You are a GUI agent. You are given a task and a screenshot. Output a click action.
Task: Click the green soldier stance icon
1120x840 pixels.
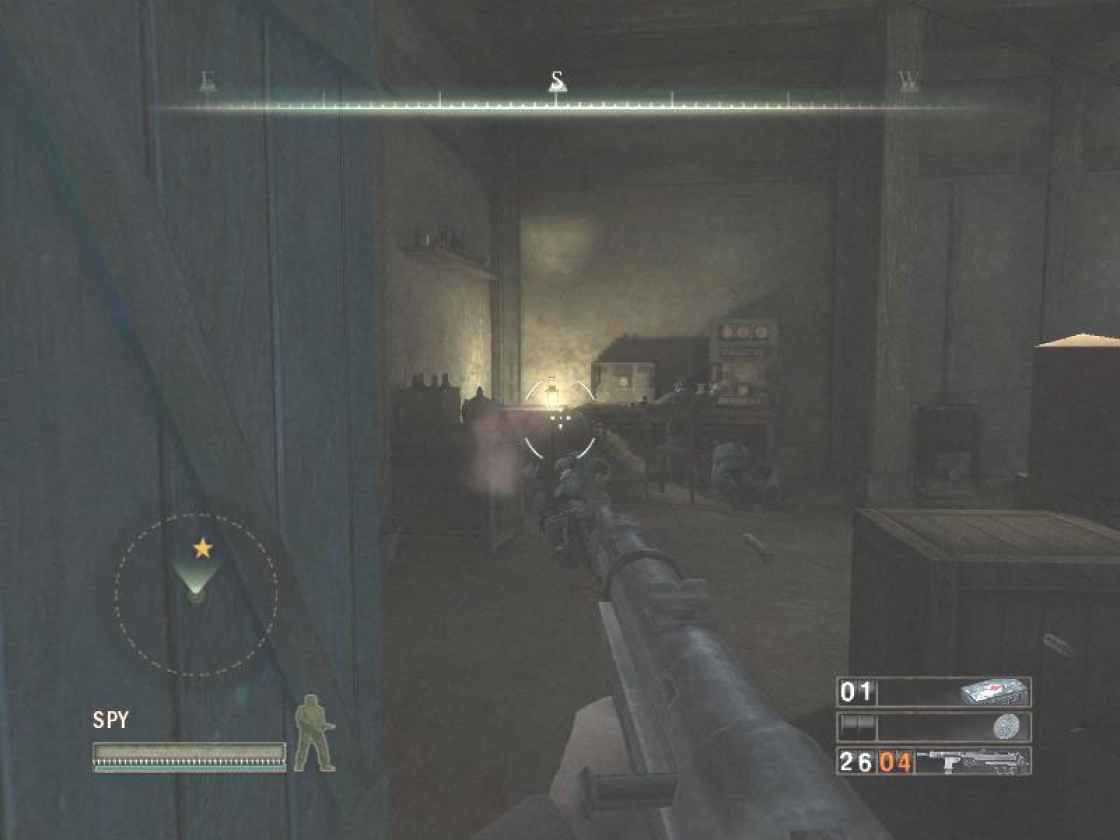coord(314,732)
